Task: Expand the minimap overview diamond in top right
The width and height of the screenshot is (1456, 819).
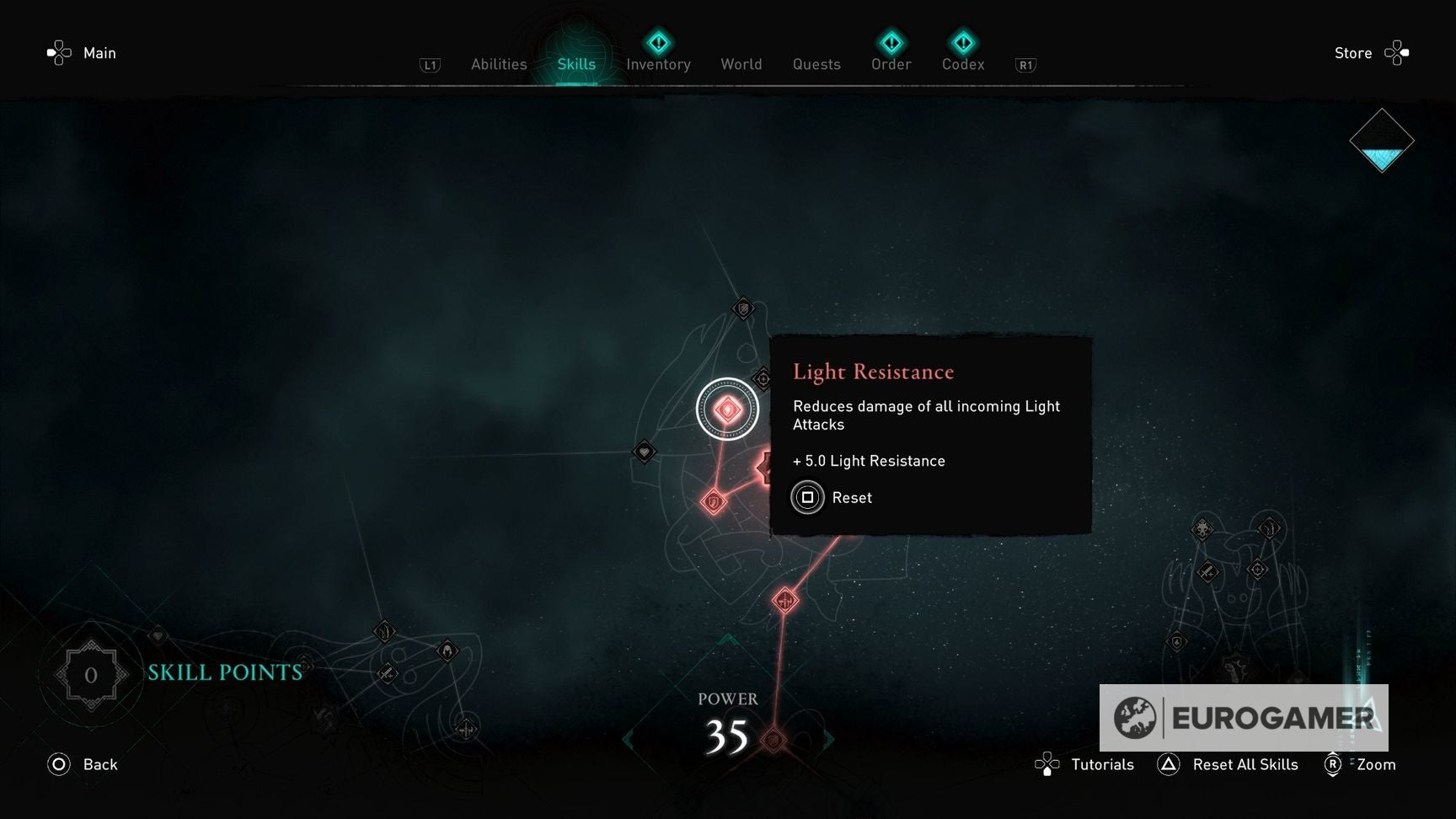Action: pos(1382,141)
